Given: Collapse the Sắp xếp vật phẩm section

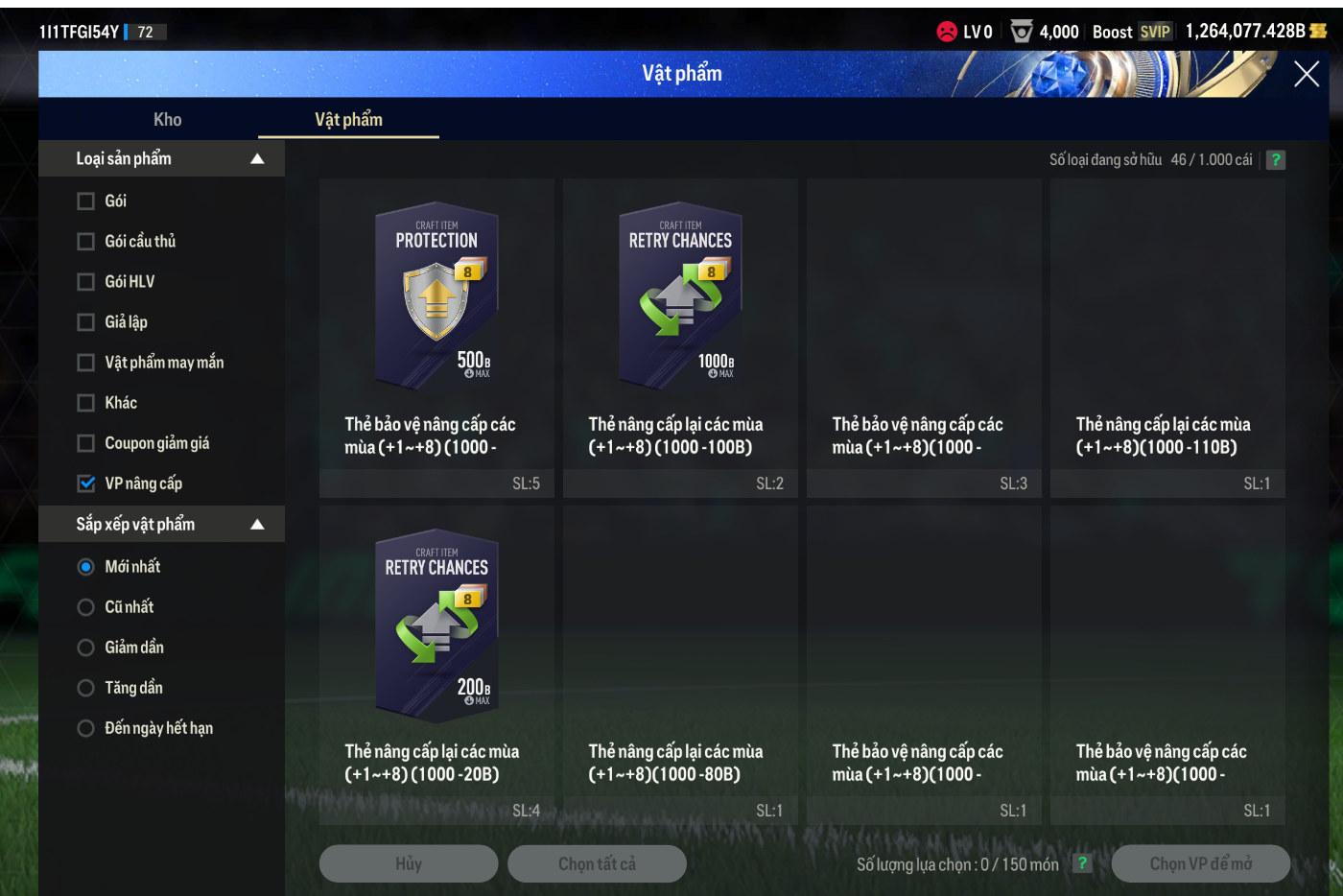Looking at the screenshot, I should click(257, 525).
